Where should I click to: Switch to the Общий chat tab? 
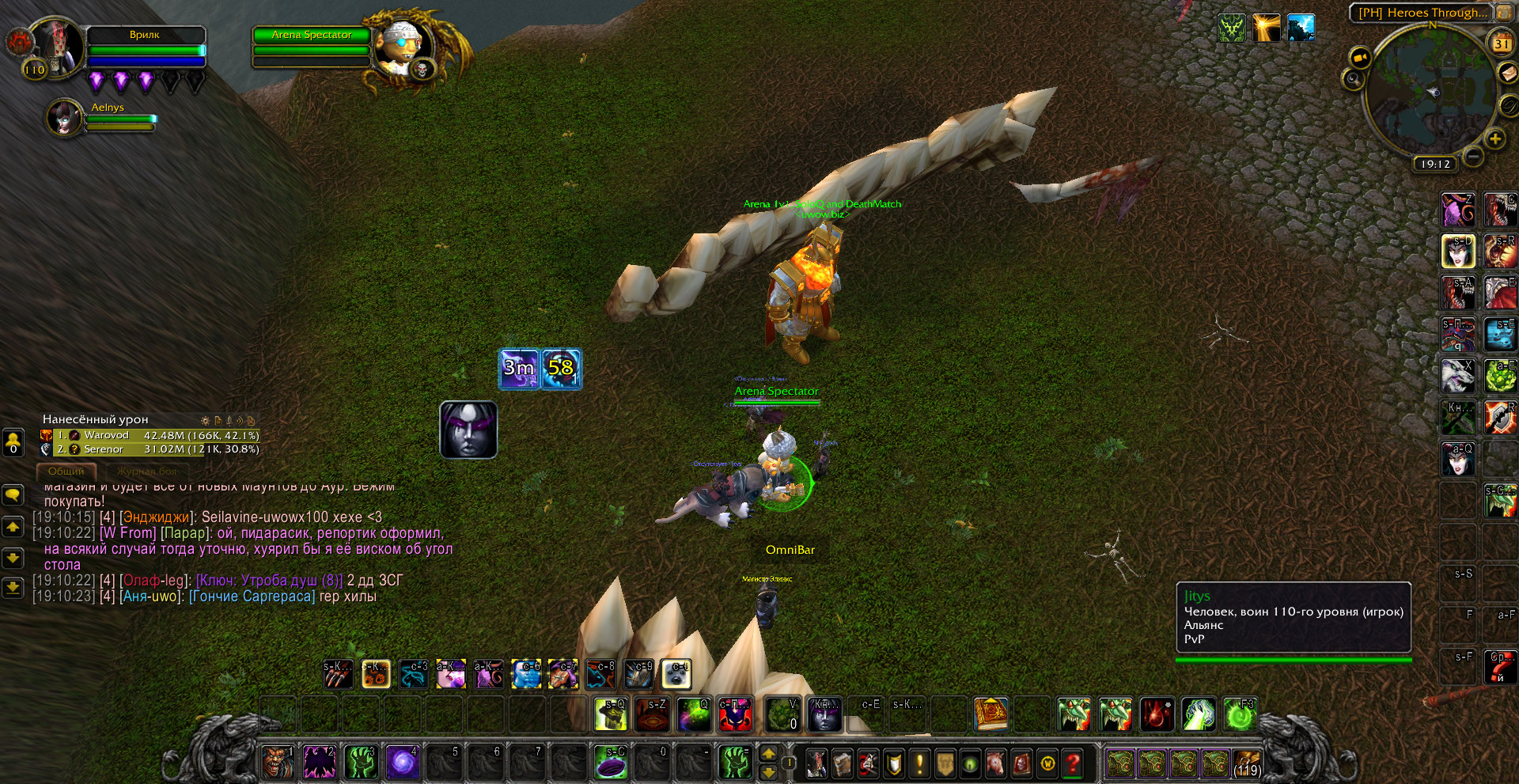point(66,471)
